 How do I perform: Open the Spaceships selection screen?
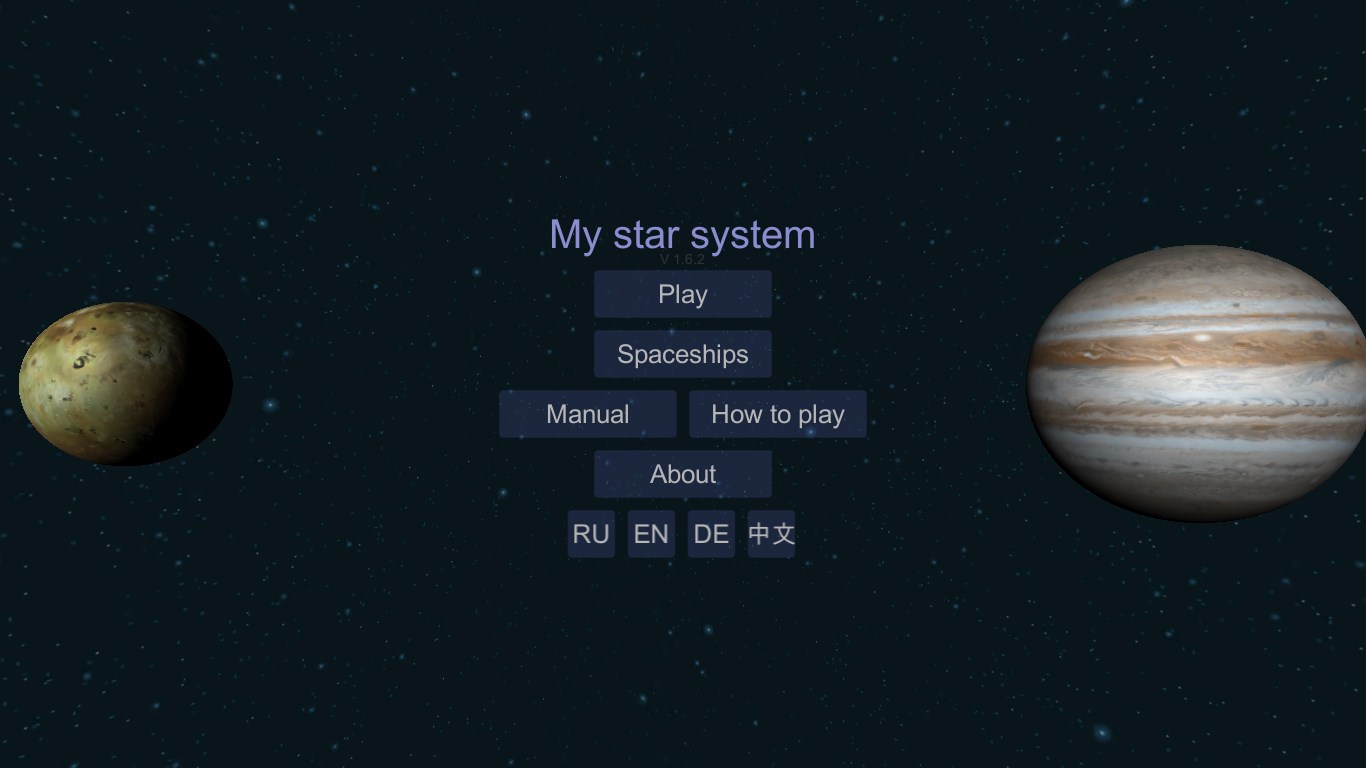(683, 354)
